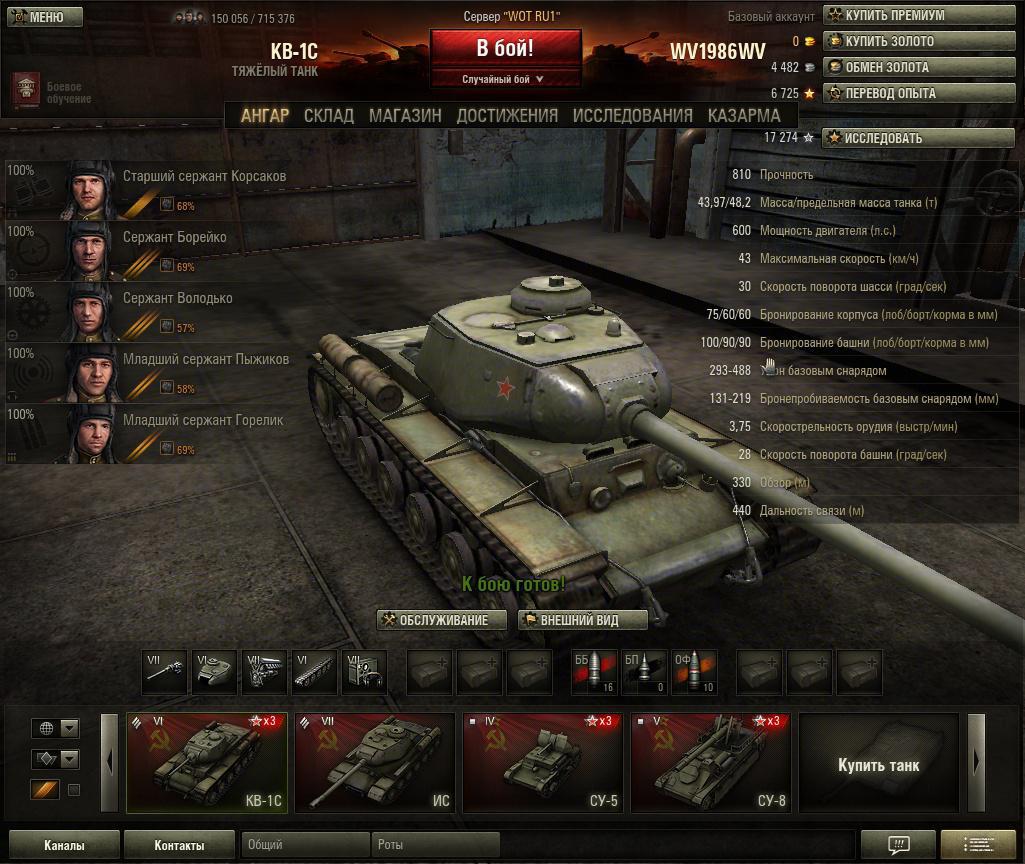Start battle with В бой! button

pos(505,48)
